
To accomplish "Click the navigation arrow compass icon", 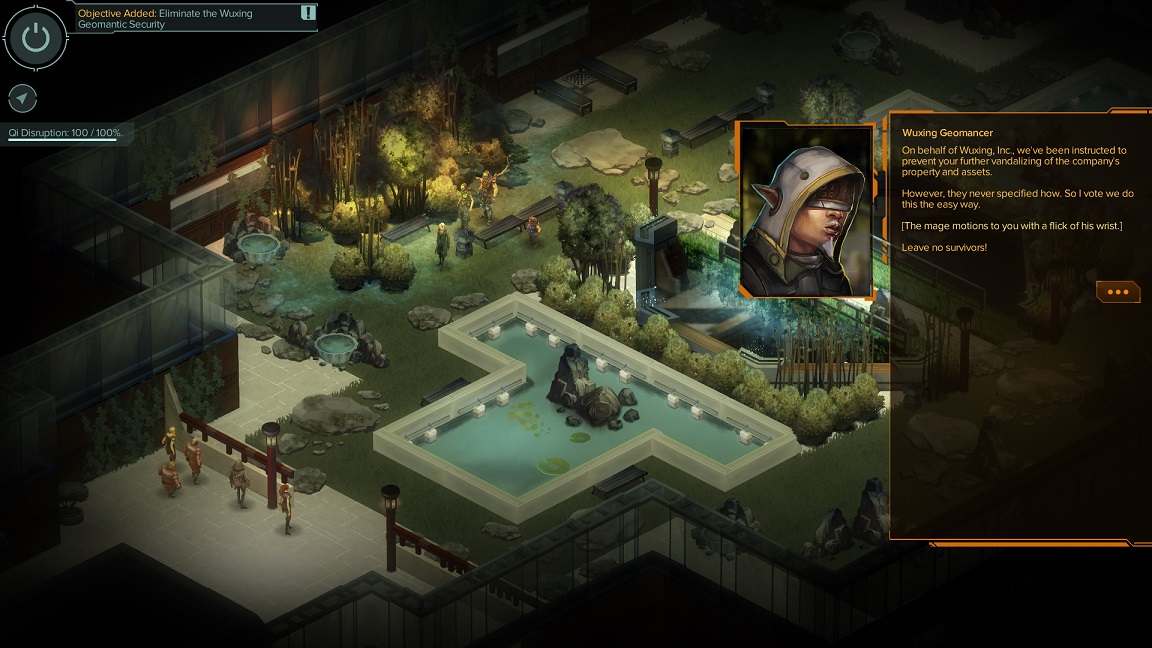I will (x=23, y=98).
